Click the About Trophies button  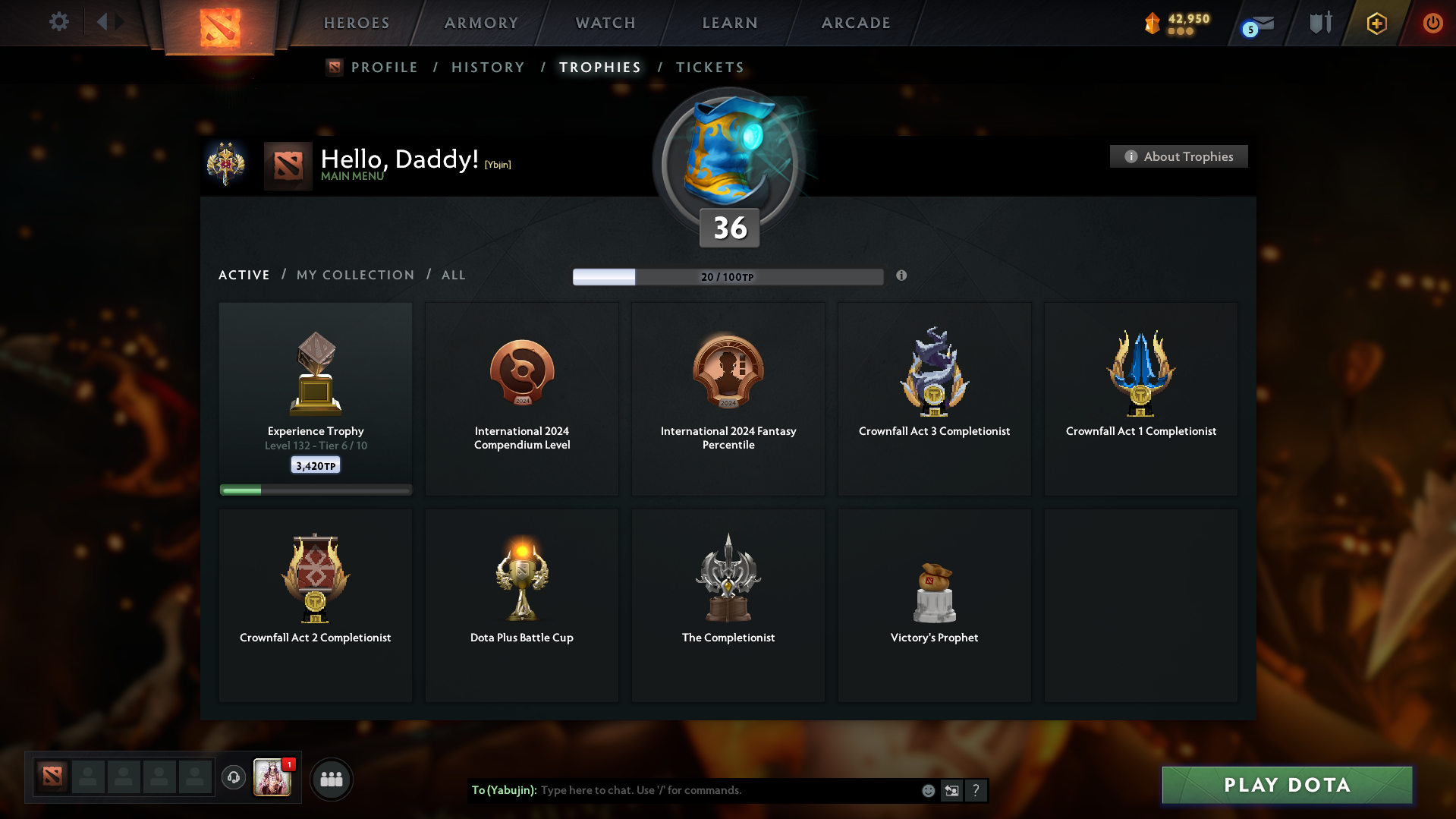tap(1178, 156)
